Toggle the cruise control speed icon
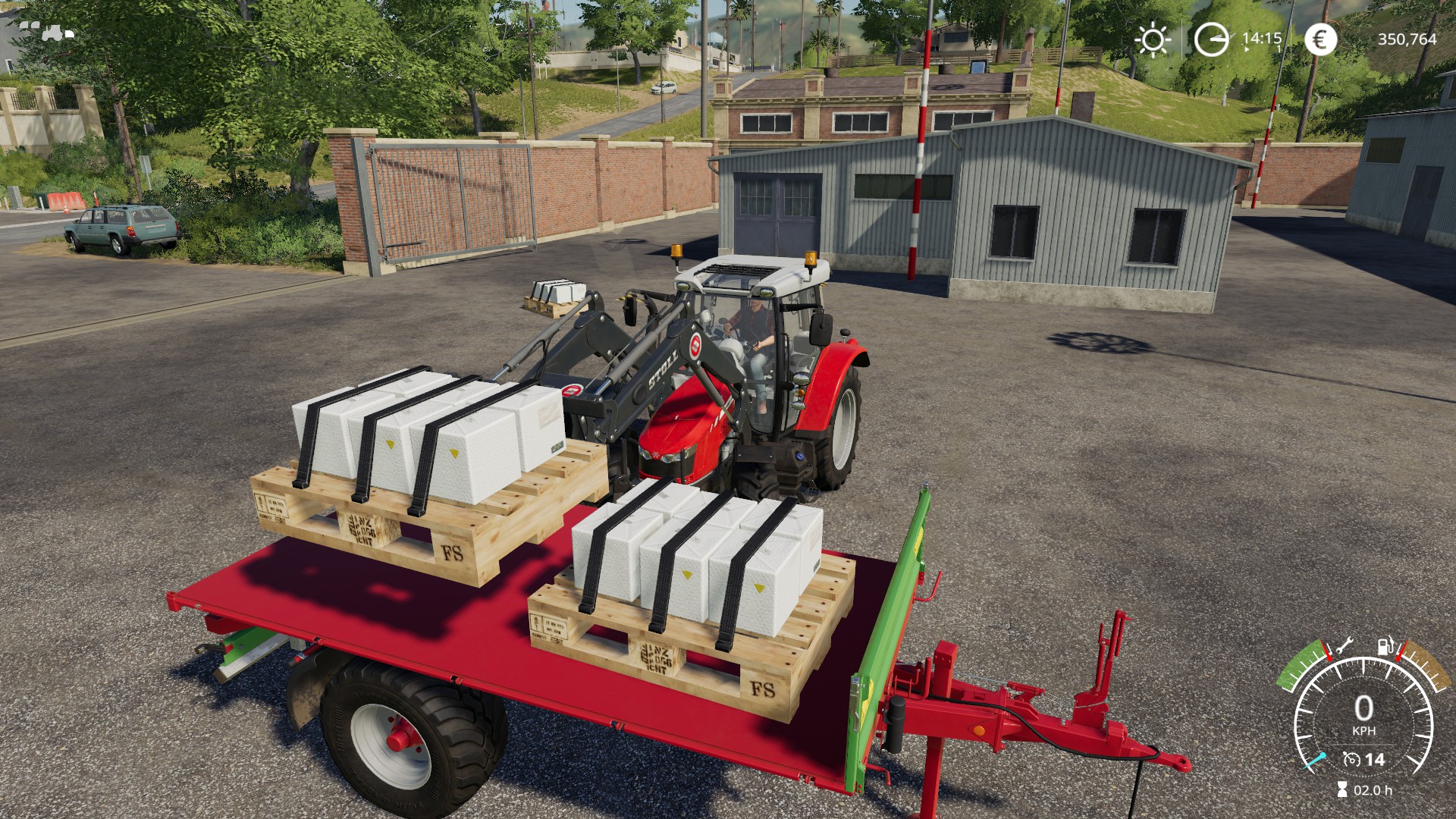The image size is (1456, 819). 1351,759
